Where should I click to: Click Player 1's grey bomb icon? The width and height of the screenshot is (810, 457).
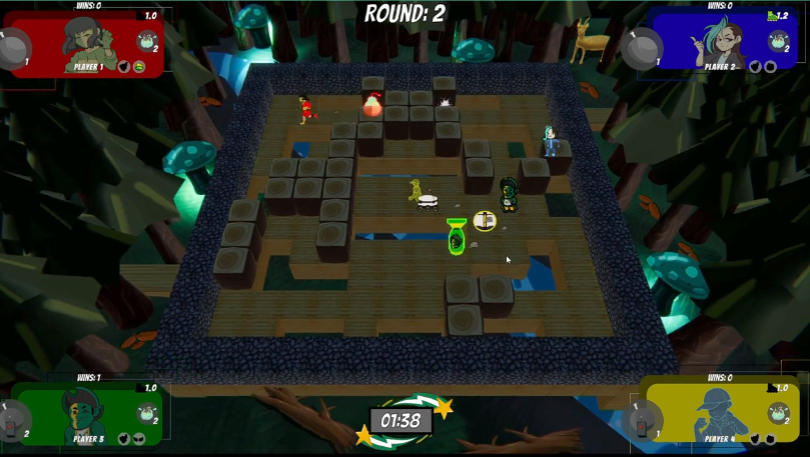coord(14,48)
